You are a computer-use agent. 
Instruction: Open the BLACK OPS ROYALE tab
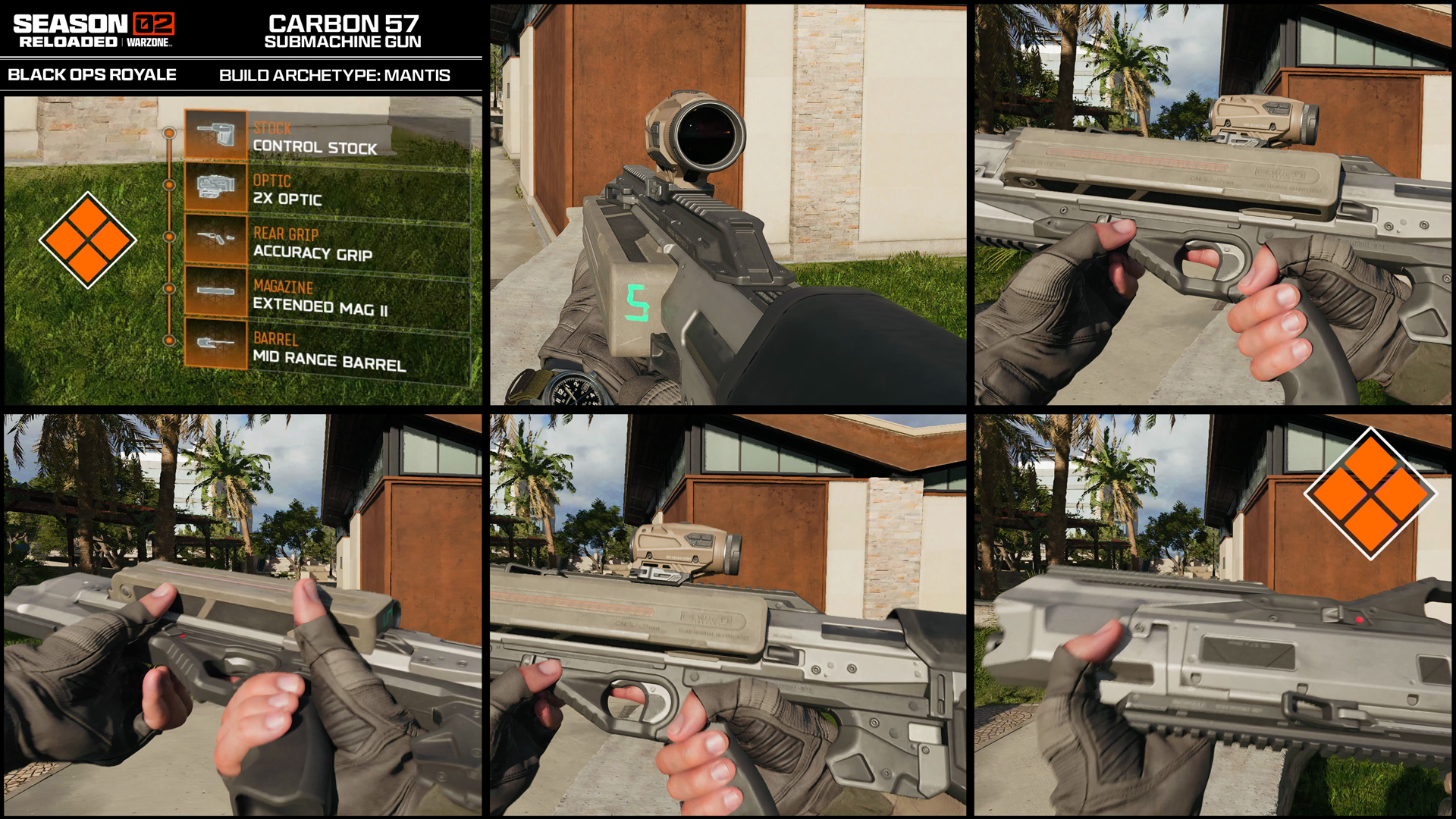click(x=93, y=74)
